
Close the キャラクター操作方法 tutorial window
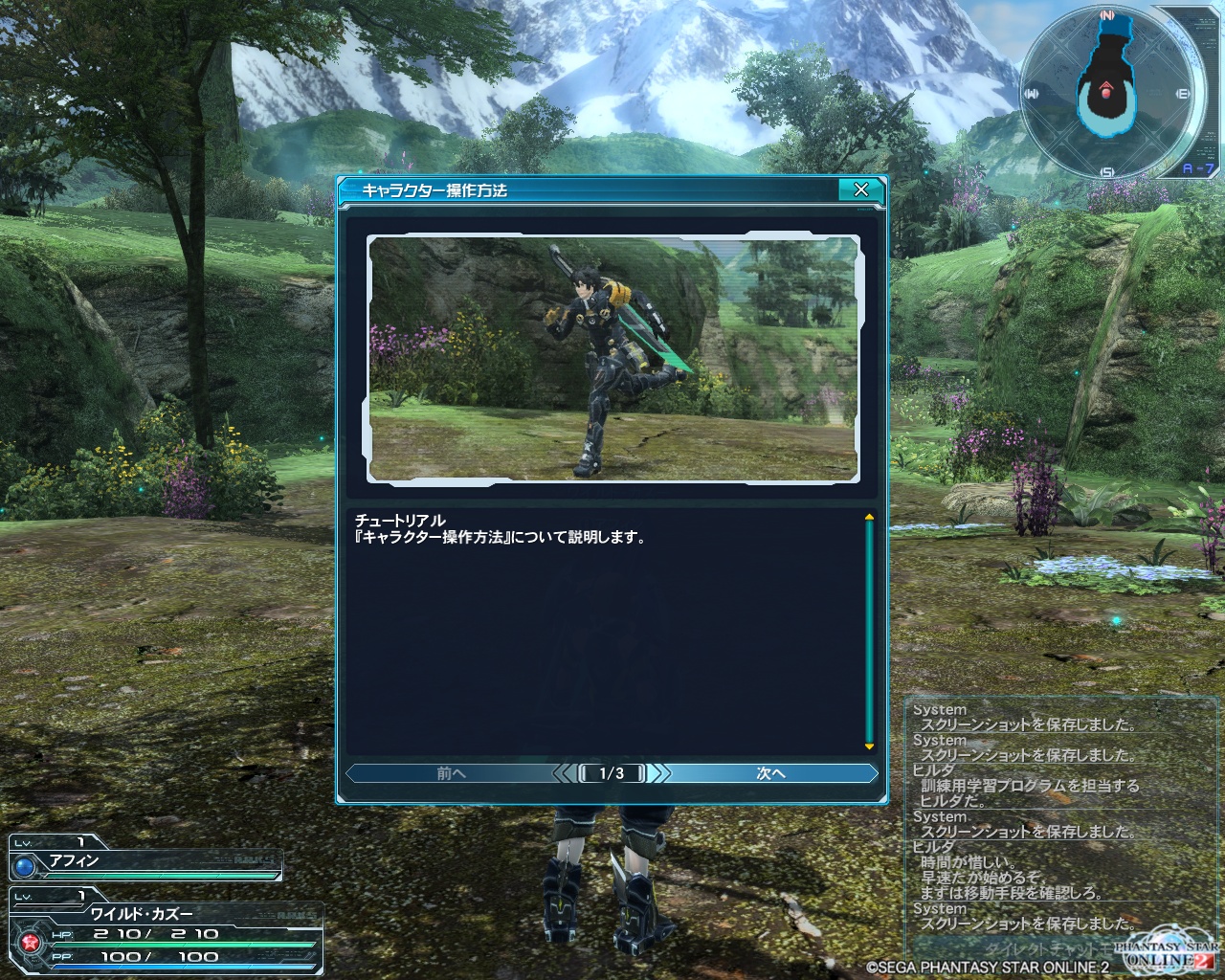(x=860, y=189)
